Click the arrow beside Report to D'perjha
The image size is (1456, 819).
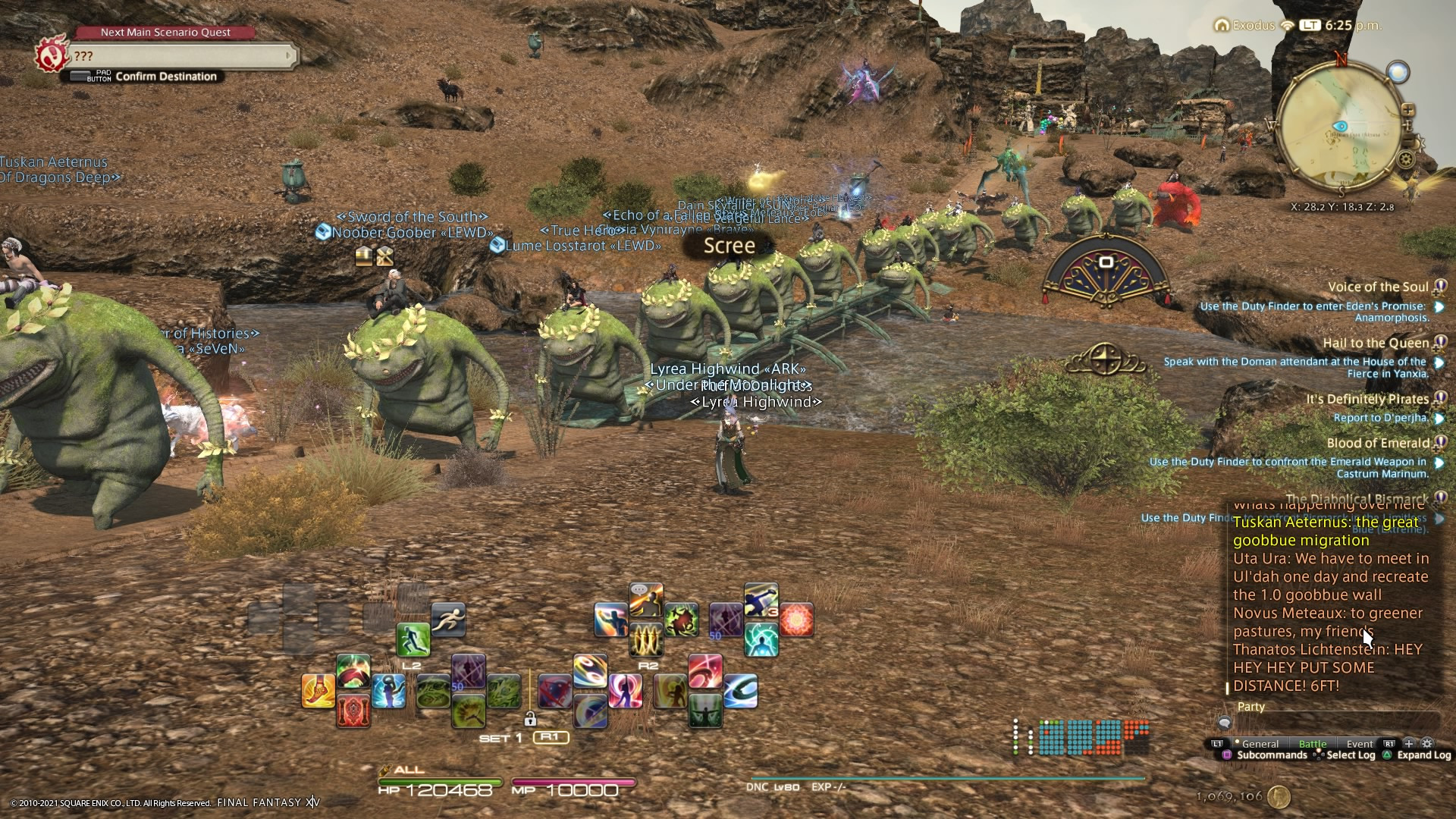pyautogui.click(x=1440, y=418)
